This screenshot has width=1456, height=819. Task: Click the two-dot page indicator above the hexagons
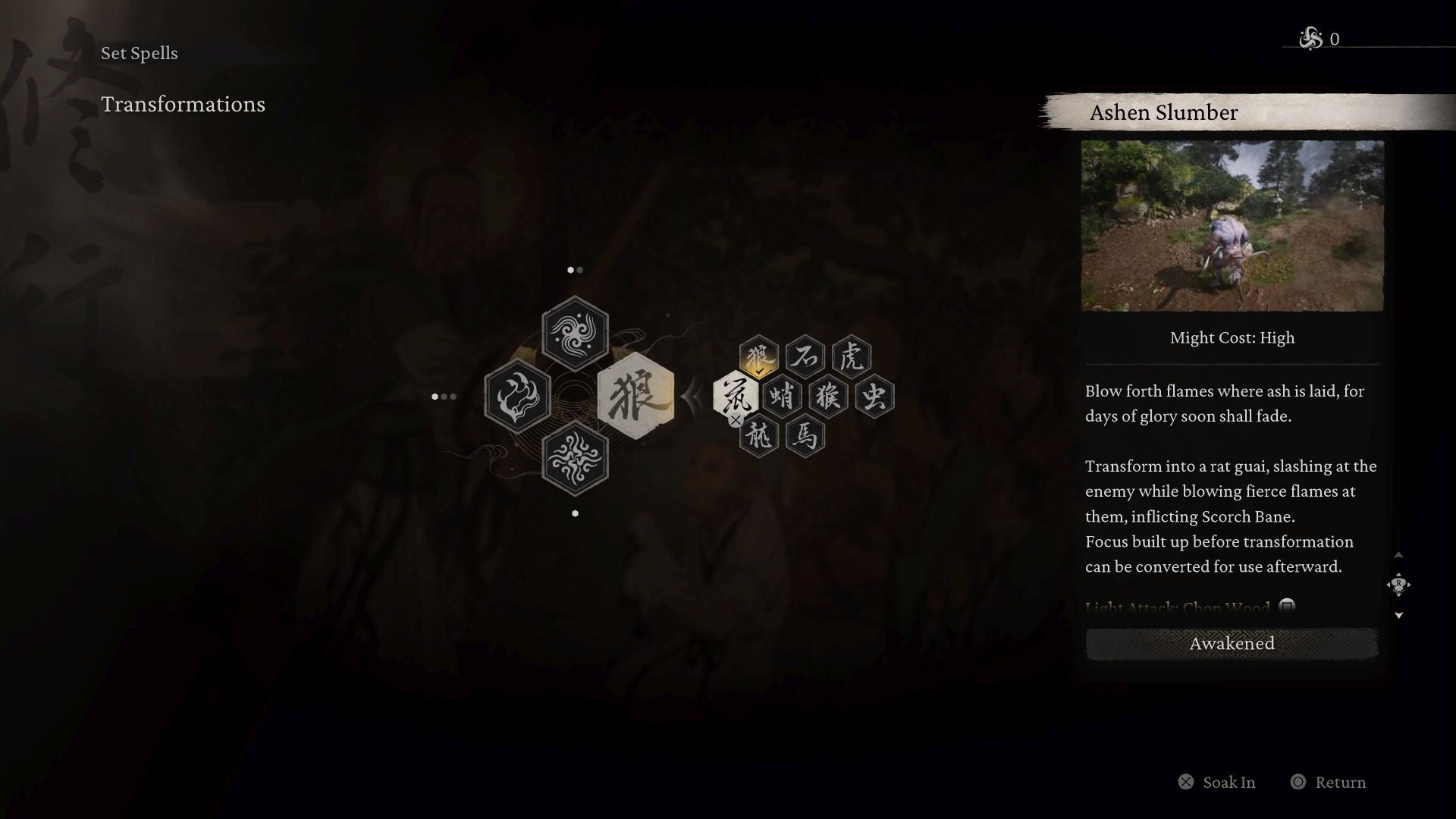point(575,270)
